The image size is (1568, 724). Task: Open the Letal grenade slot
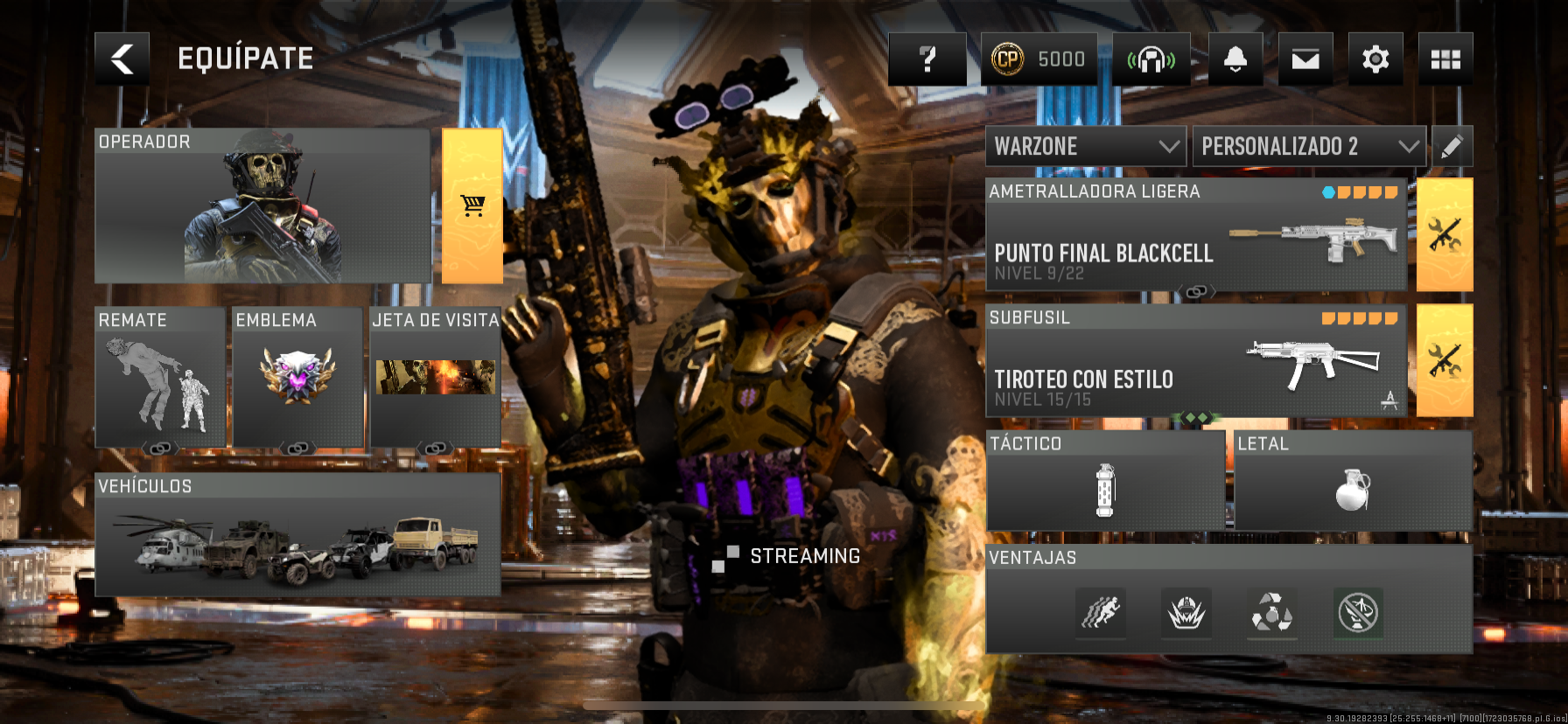tap(1353, 481)
